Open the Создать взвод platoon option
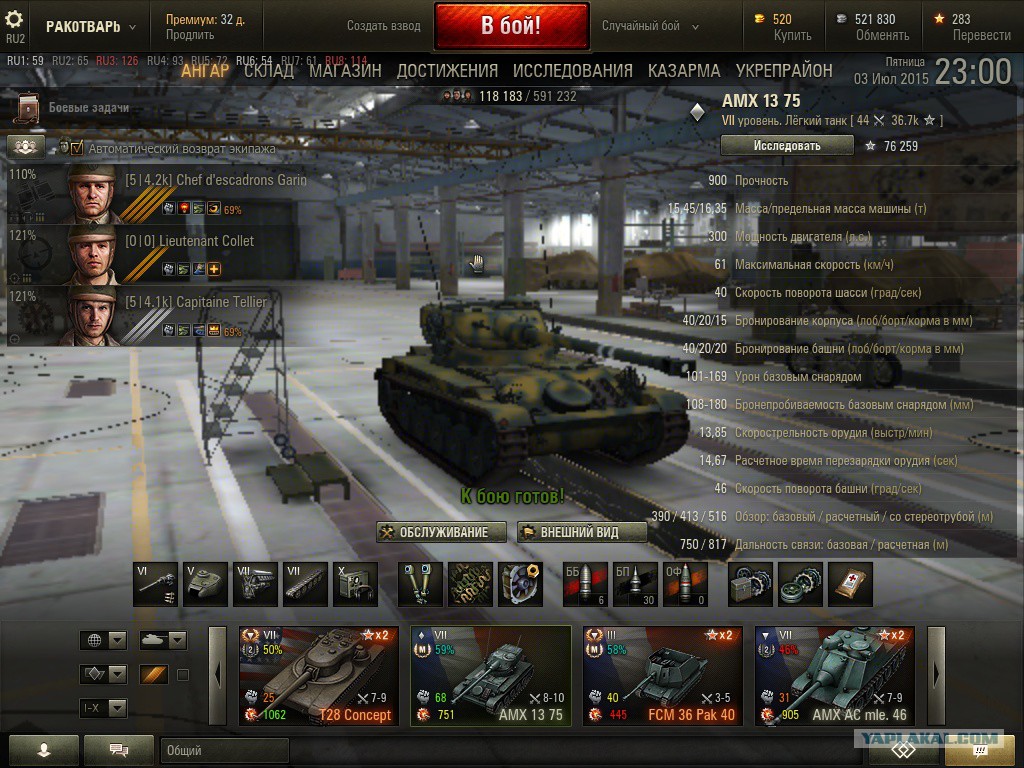The height and width of the screenshot is (768, 1024). coord(384,26)
